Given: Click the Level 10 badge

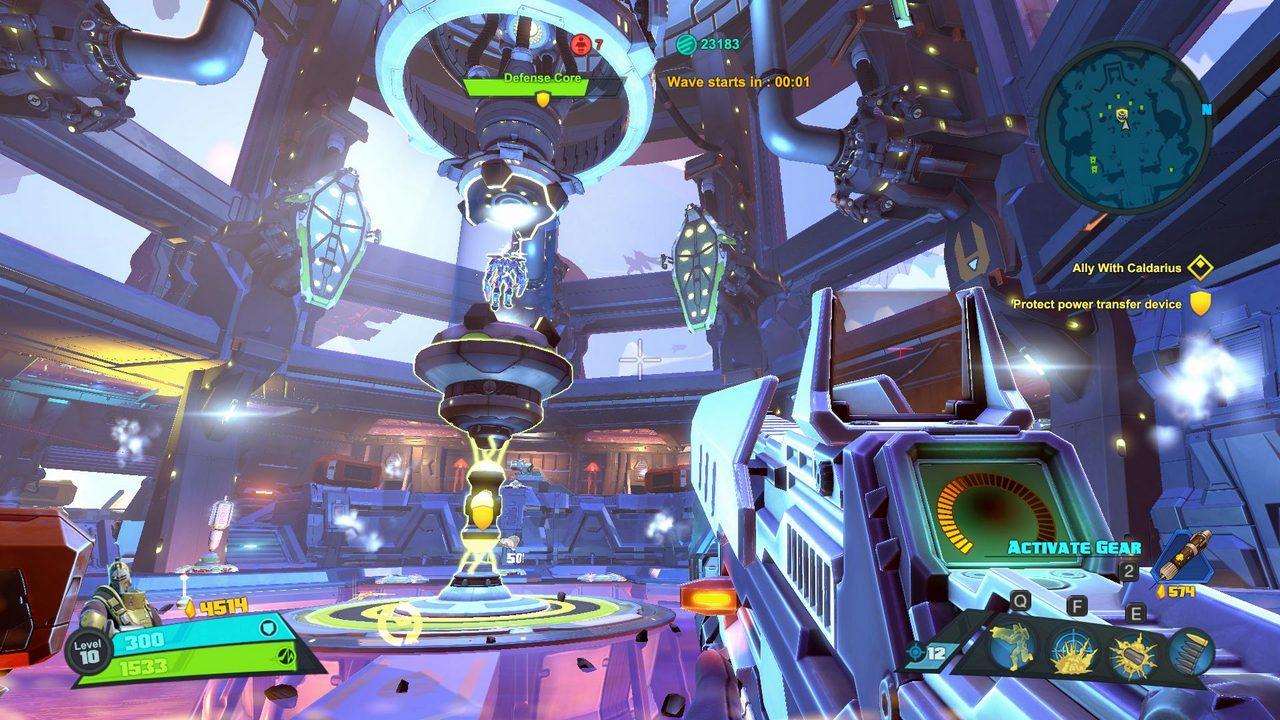Looking at the screenshot, I should 86,652.
